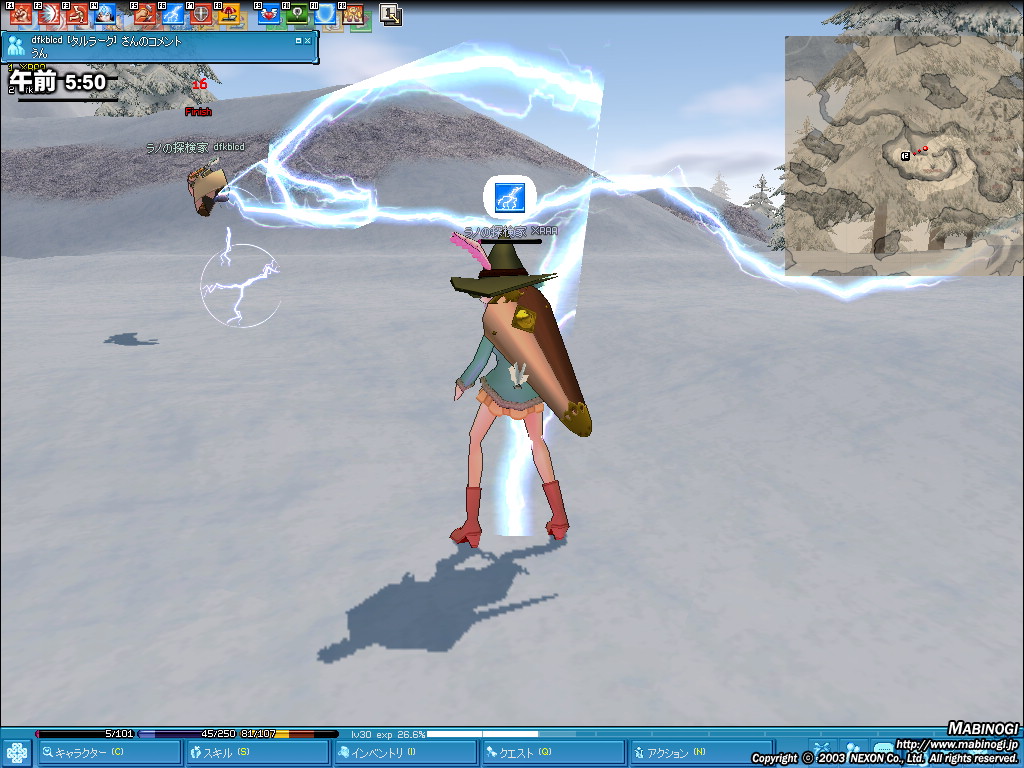The image size is (1024, 768).
Task: Select the blue shield skill icon
Action: tap(325, 14)
